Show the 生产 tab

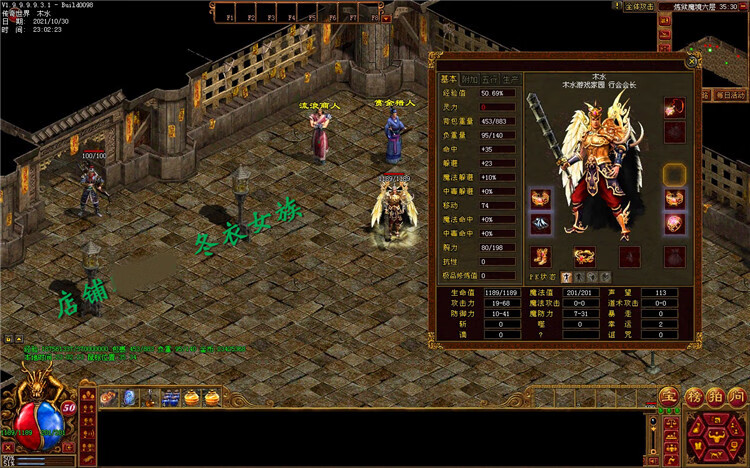click(511, 79)
